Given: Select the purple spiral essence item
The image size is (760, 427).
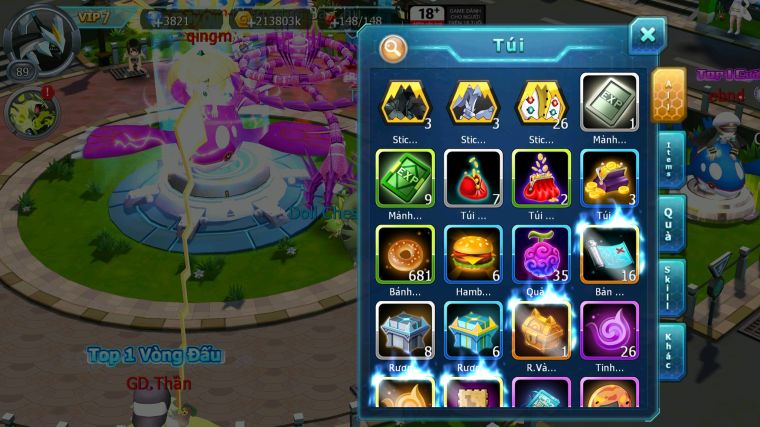Looking at the screenshot, I should pos(609,328).
